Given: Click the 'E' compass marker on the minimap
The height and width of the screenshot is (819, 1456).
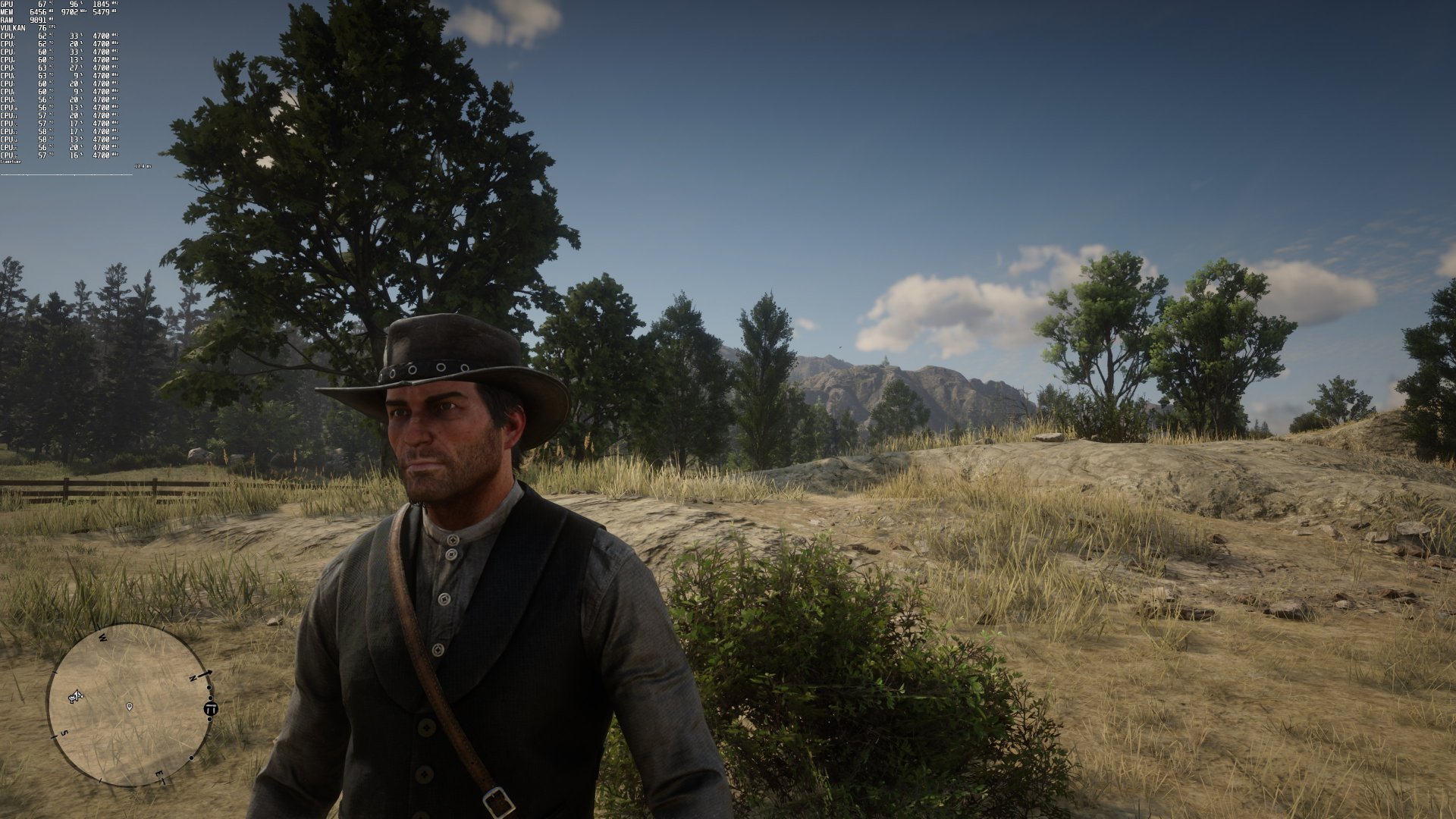Looking at the screenshot, I should click(159, 773).
